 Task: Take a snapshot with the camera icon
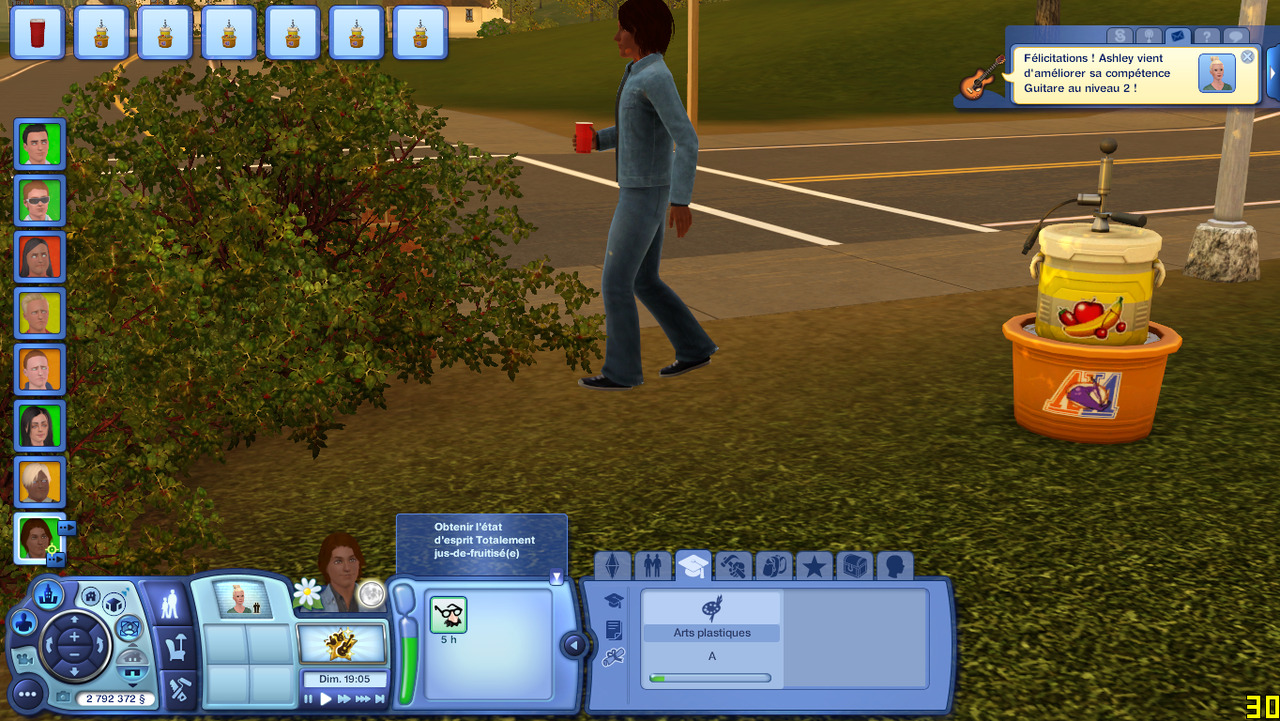click(x=64, y=697)
